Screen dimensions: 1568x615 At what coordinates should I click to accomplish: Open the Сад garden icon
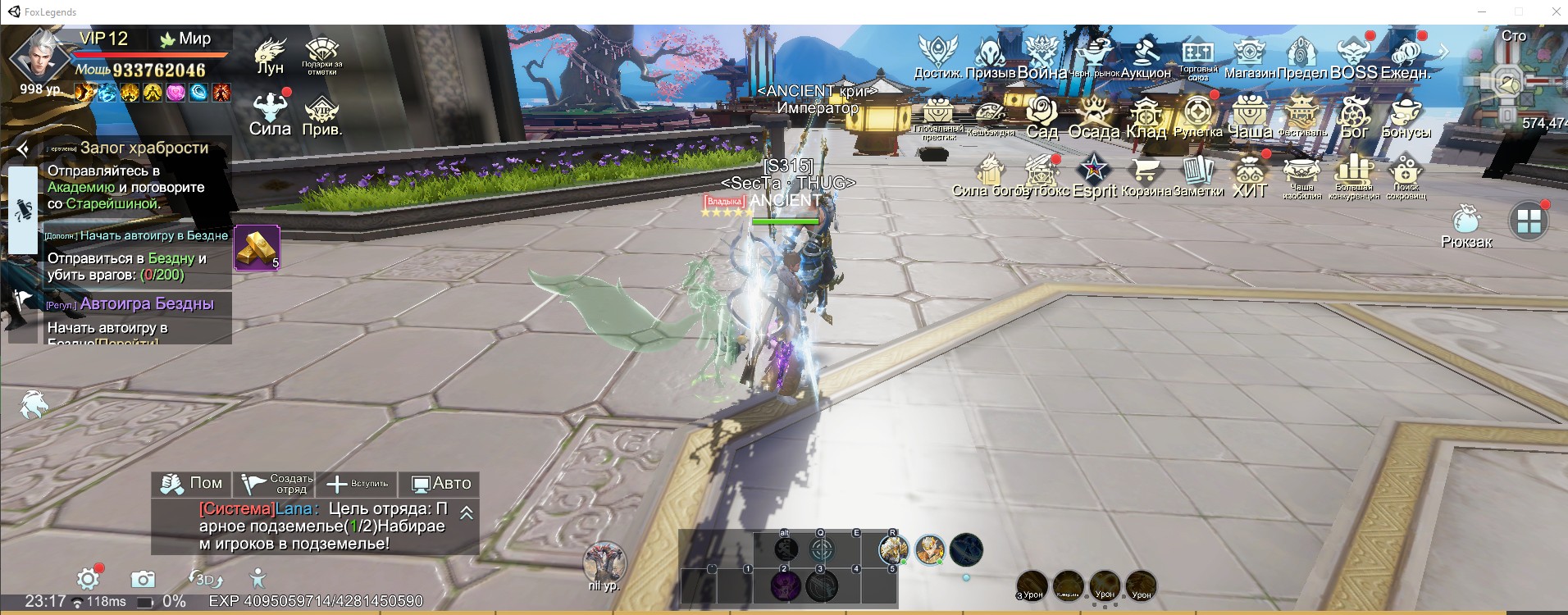click(1042, 116)
